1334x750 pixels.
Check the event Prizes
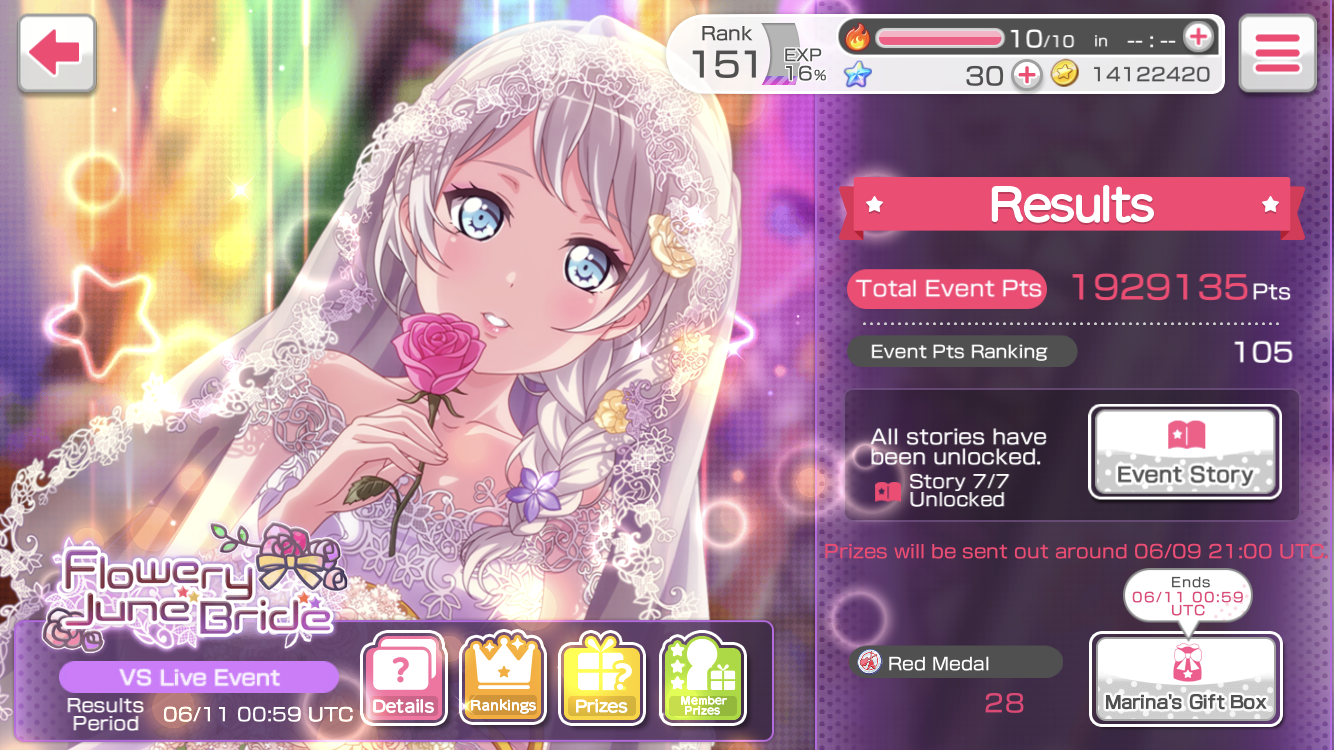tap(601, 680)
